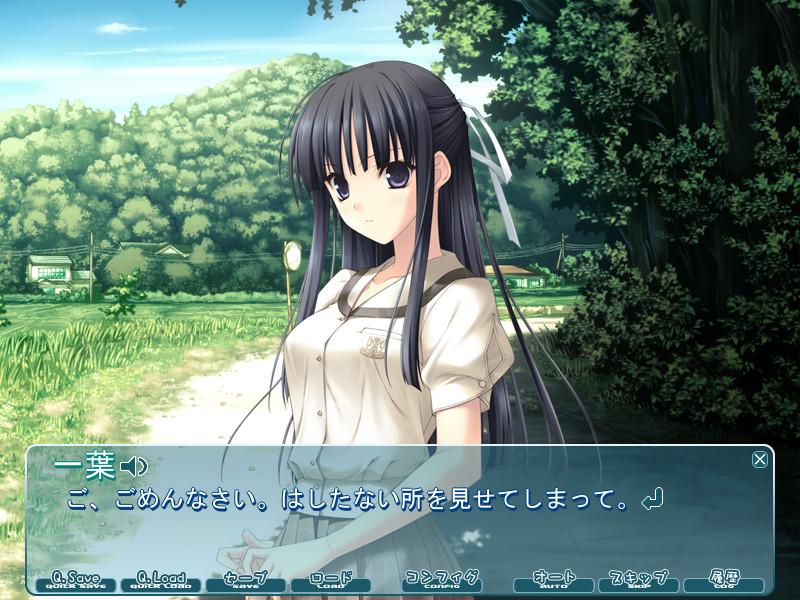800x600 pixels.
Task: Open the コンフィグ config settings
Action: [441, 581]
